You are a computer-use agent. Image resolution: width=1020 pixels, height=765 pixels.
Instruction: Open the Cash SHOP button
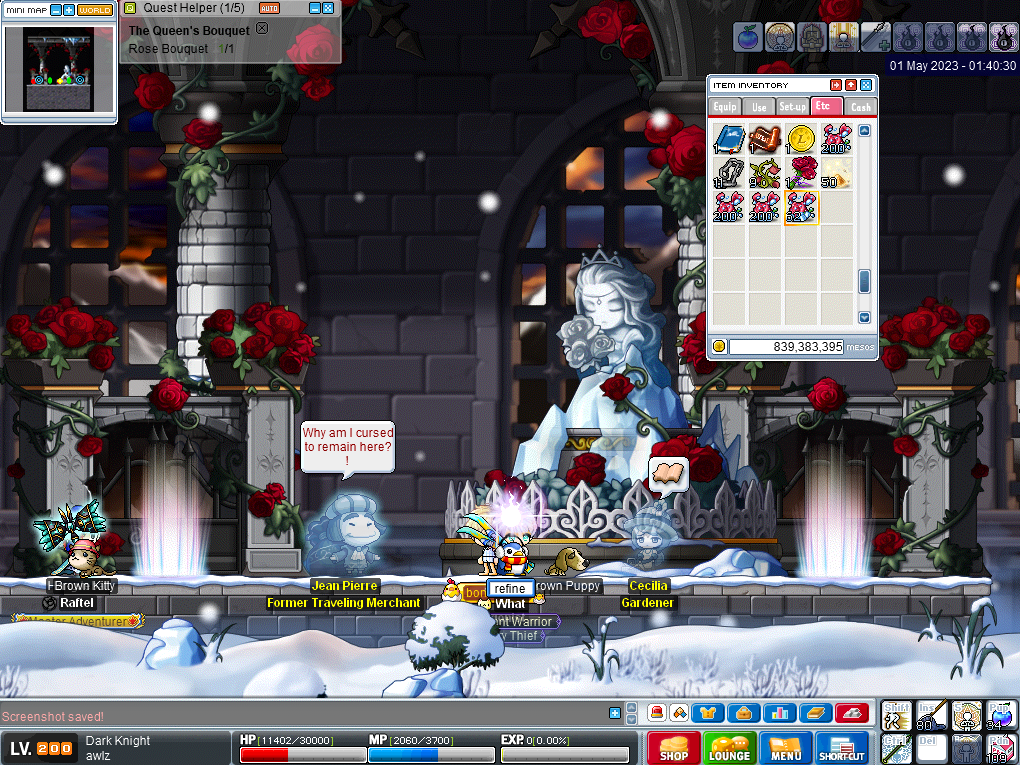[673, 748]
